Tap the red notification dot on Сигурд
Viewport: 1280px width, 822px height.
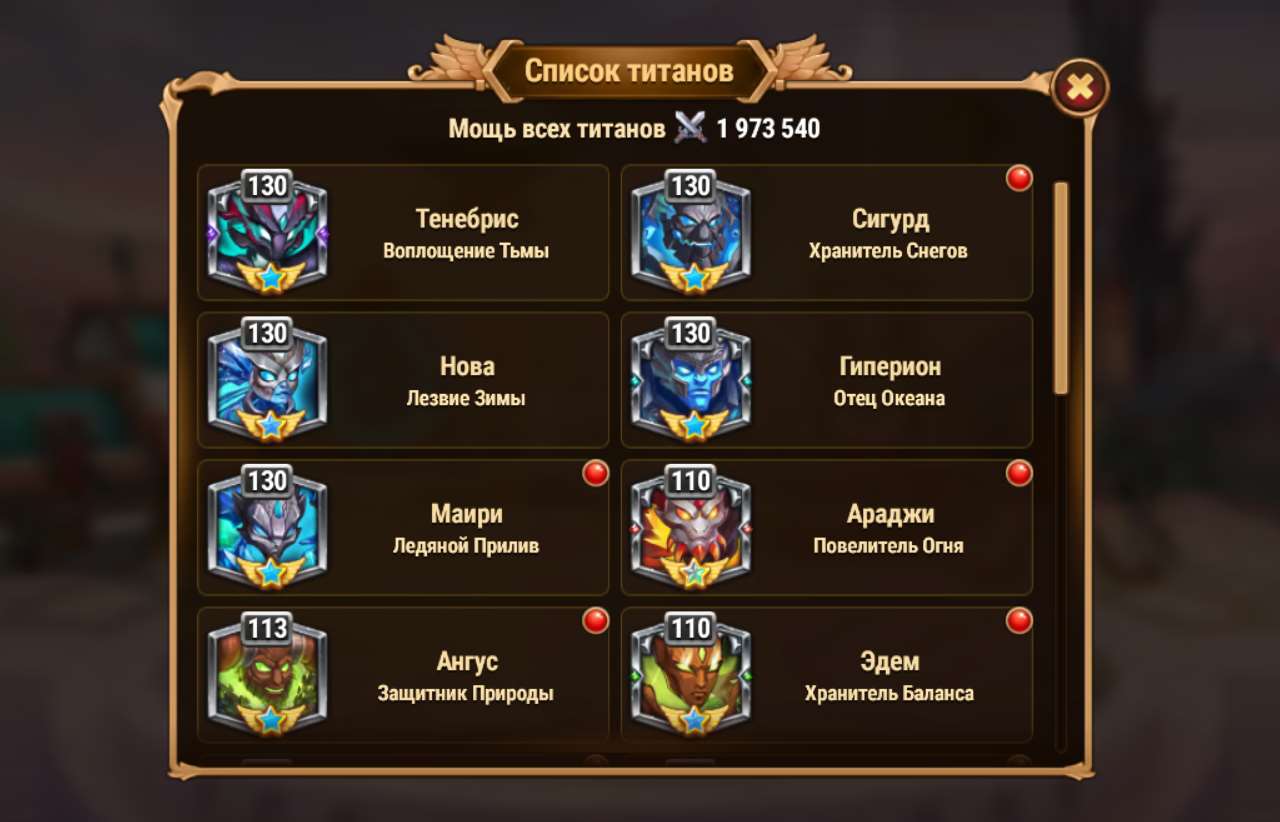point(1018,178)
